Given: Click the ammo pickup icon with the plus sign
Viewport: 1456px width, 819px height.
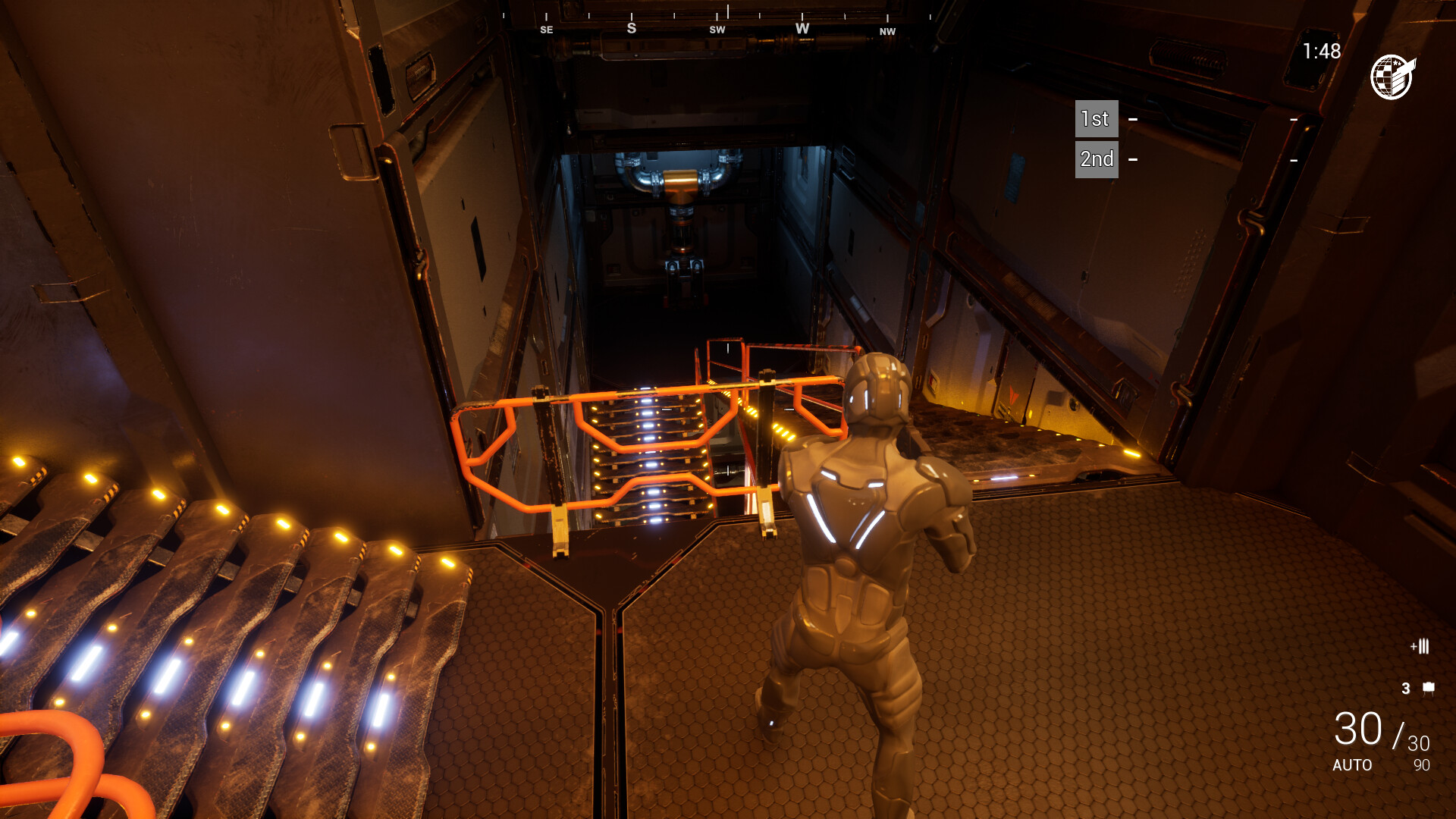Looking at the screenshot, I should [x=1420, y=646].
